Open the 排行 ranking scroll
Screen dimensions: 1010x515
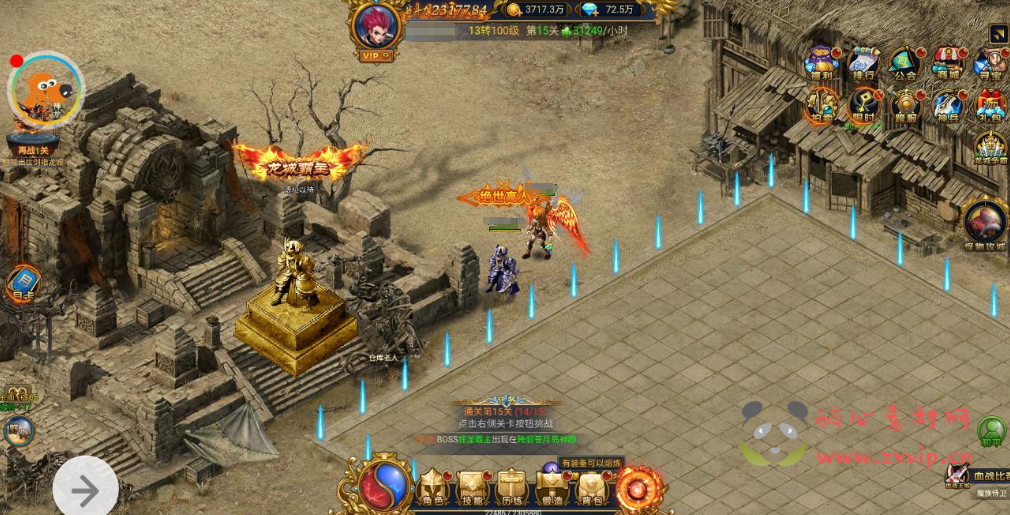863,62
